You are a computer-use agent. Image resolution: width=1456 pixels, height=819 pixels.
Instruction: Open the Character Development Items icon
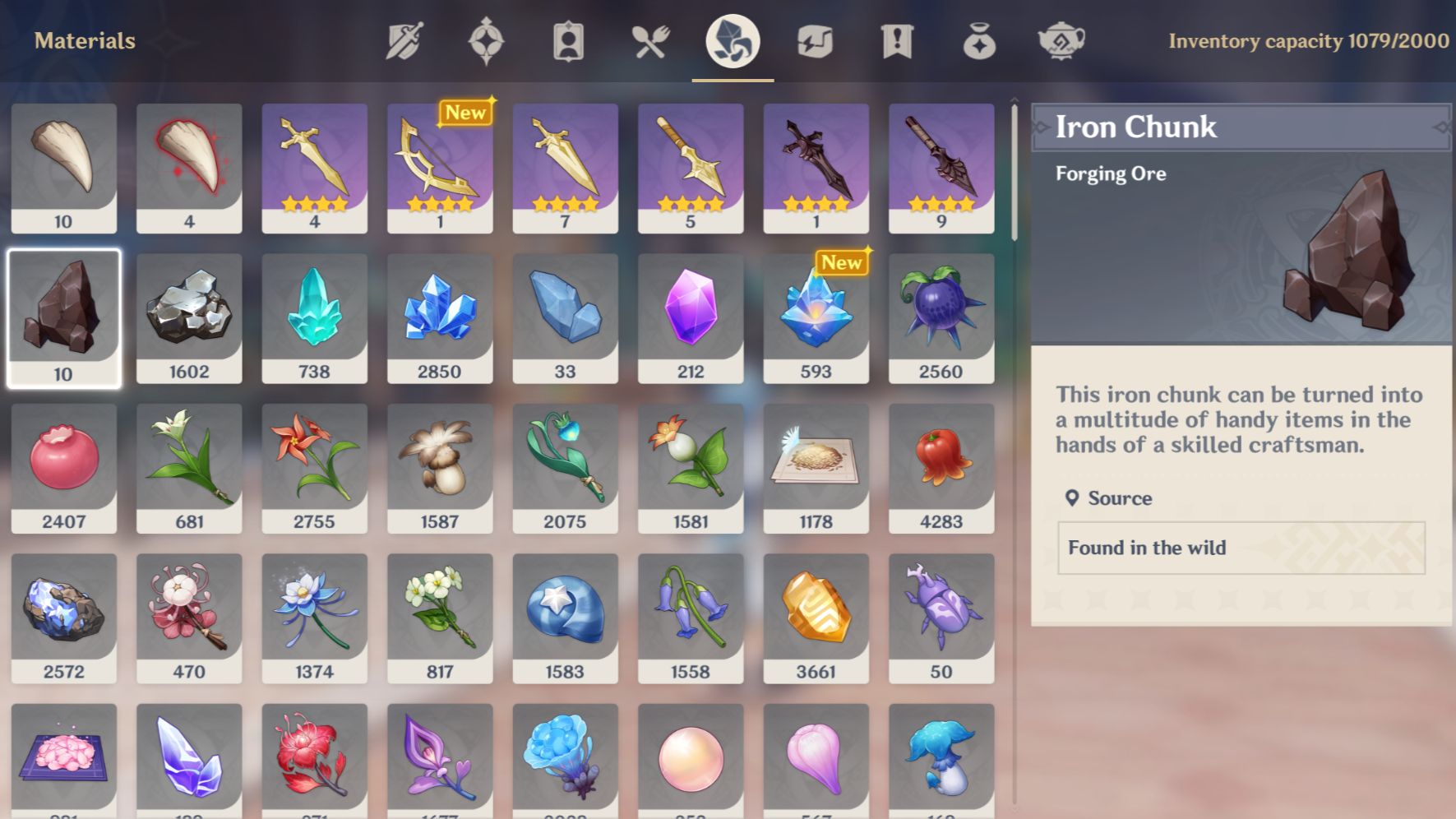[568, 41]
